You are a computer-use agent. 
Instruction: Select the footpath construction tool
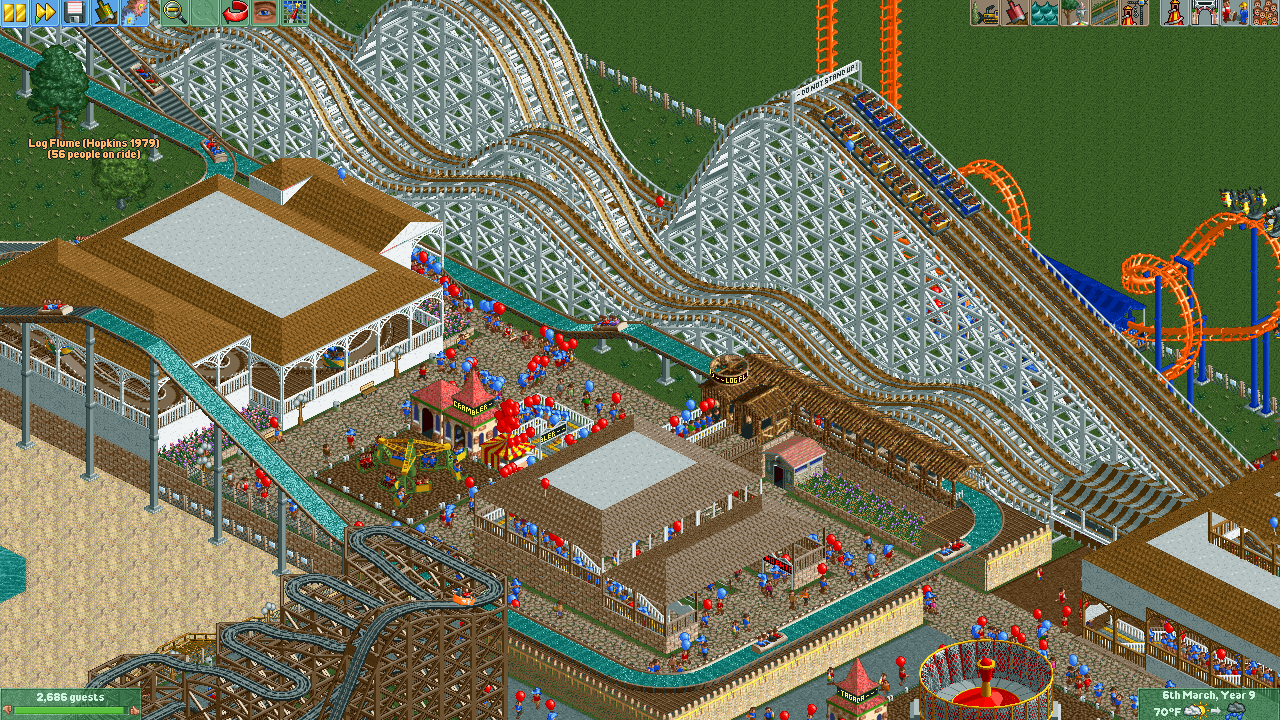[x=1104, y=12]
